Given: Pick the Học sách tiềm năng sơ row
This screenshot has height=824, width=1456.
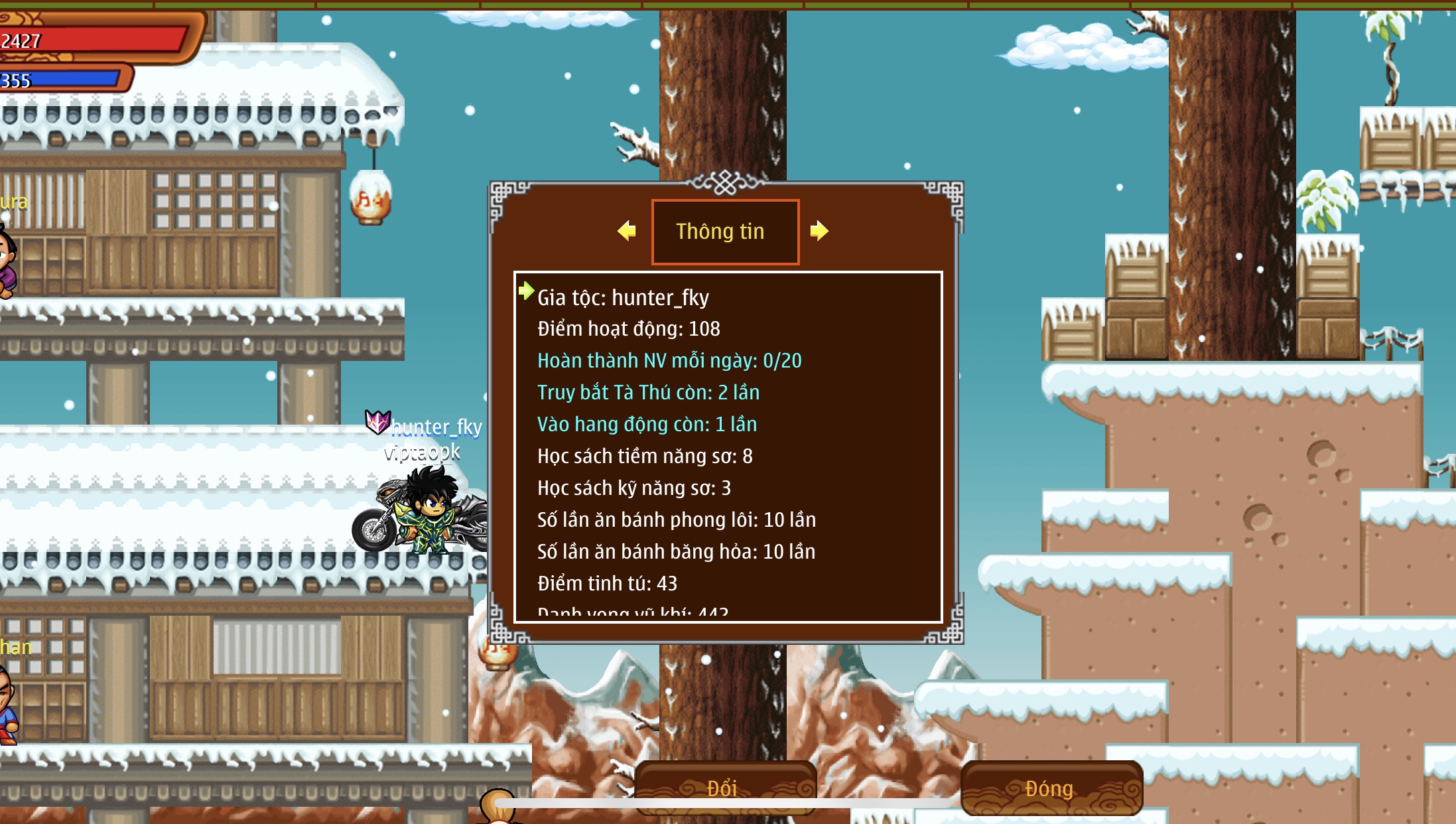Looking at the screenshot, I should 645,456.
